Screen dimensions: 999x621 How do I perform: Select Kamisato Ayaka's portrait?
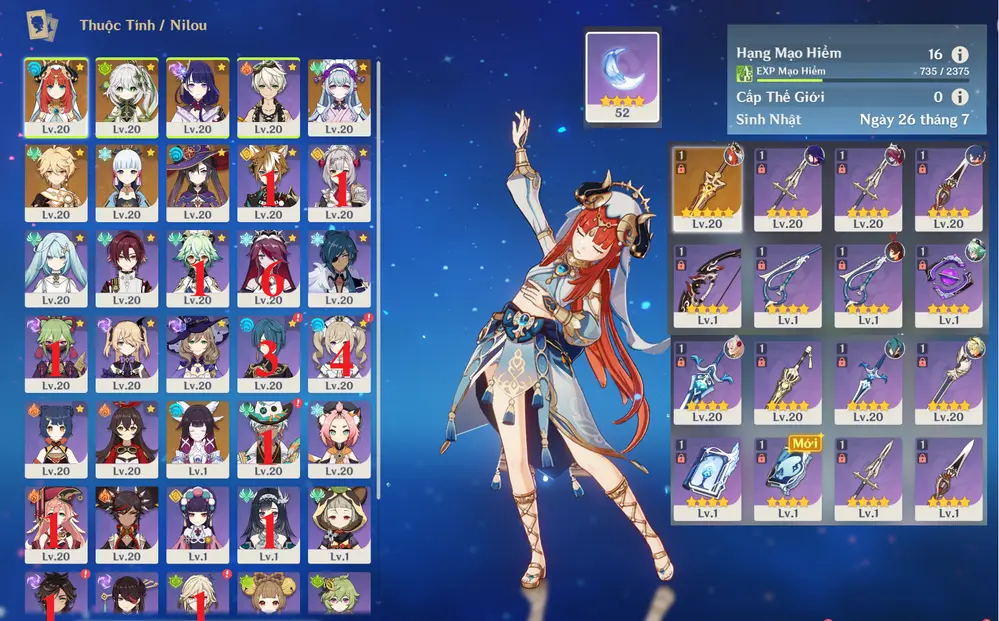click(127, 182)
